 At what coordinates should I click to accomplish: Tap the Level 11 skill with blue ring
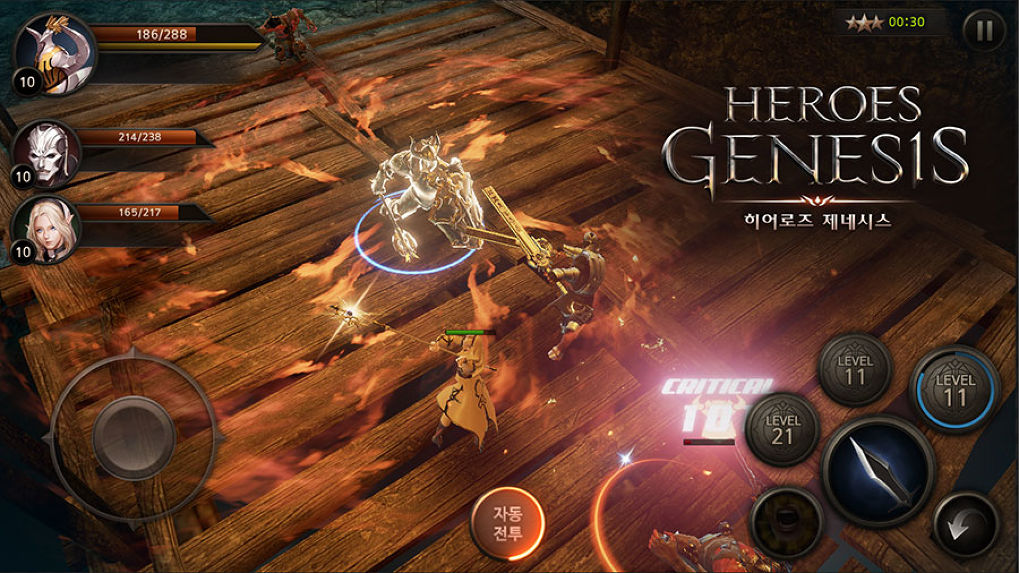(953, 387)
